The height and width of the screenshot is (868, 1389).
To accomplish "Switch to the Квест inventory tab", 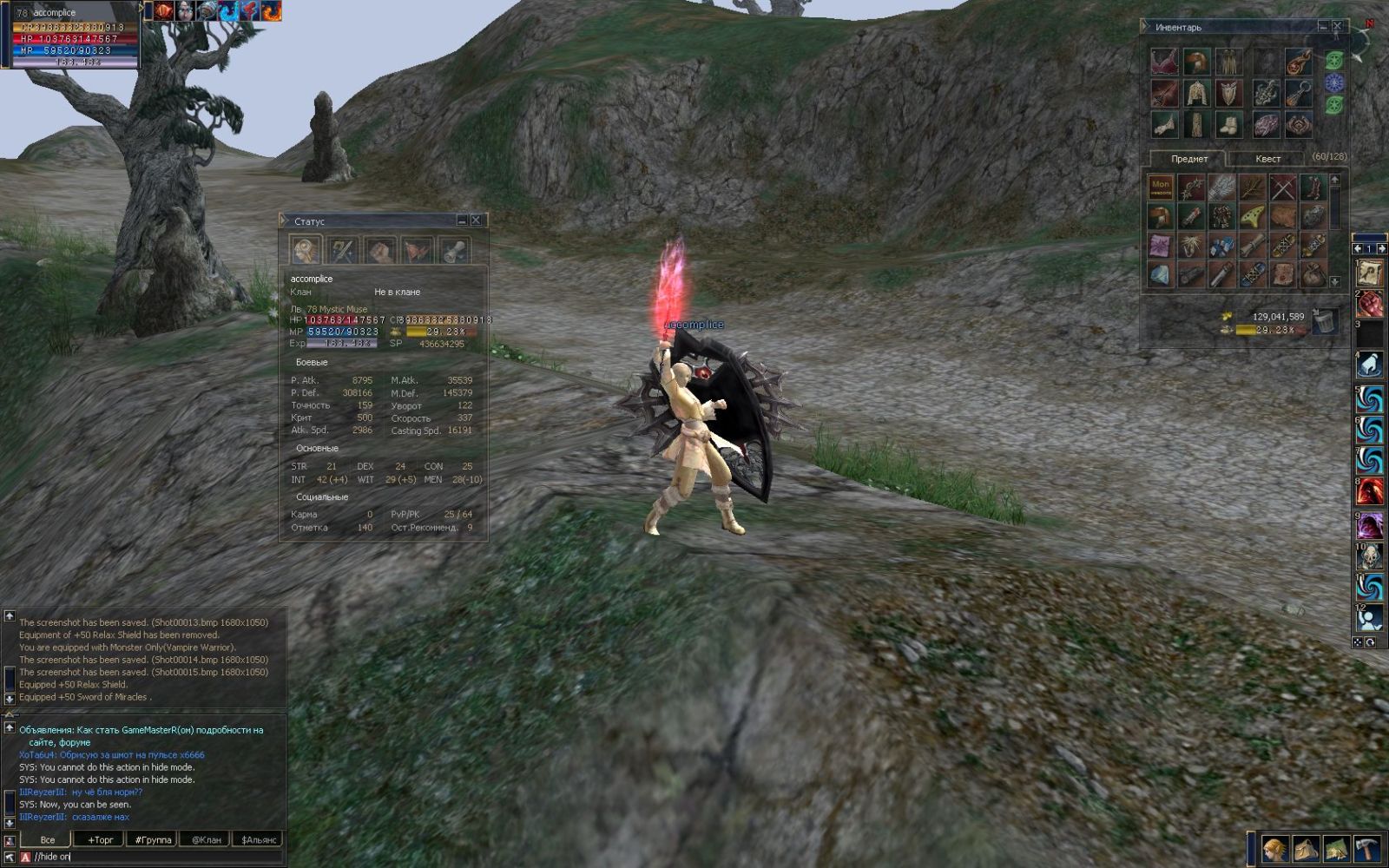I will pyautogui.click(x=1267, y=159).
